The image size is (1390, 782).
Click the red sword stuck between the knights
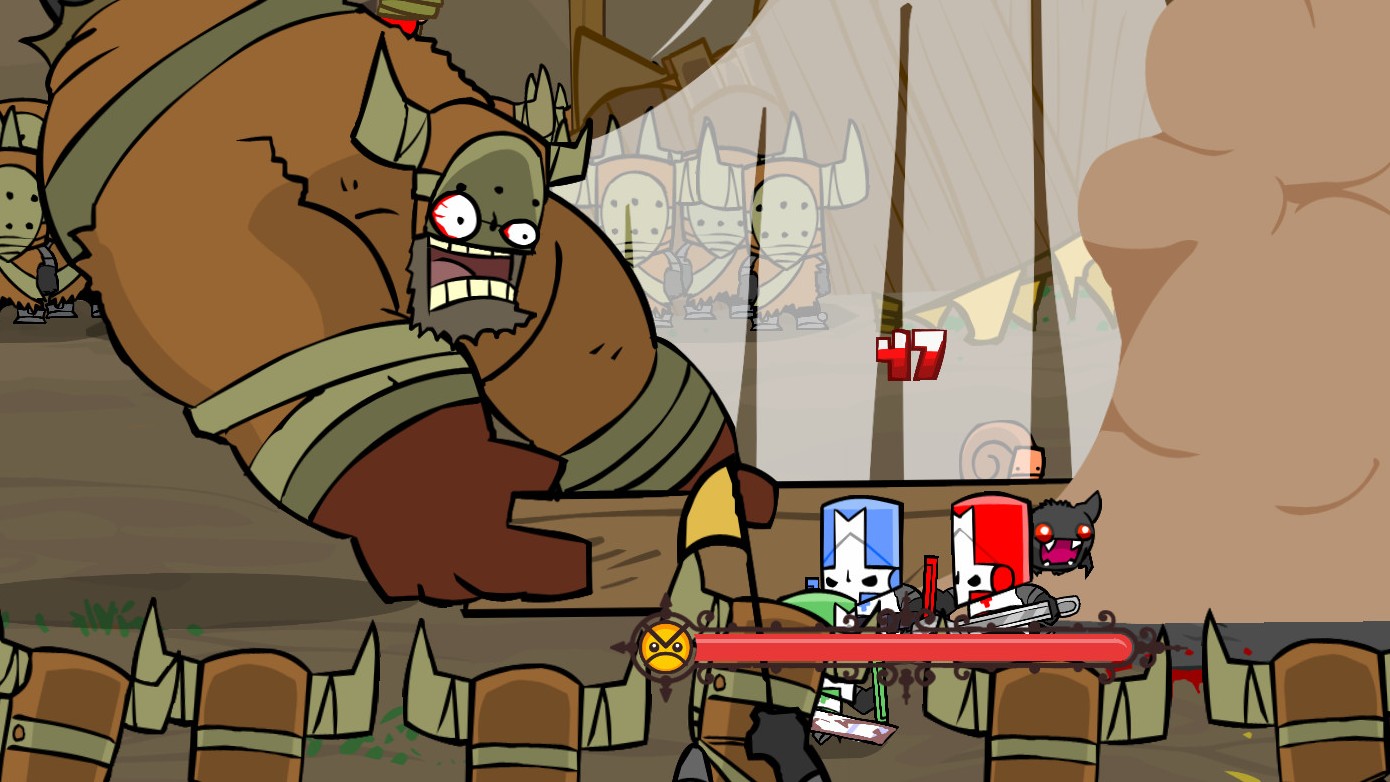[x=930, y=585]
